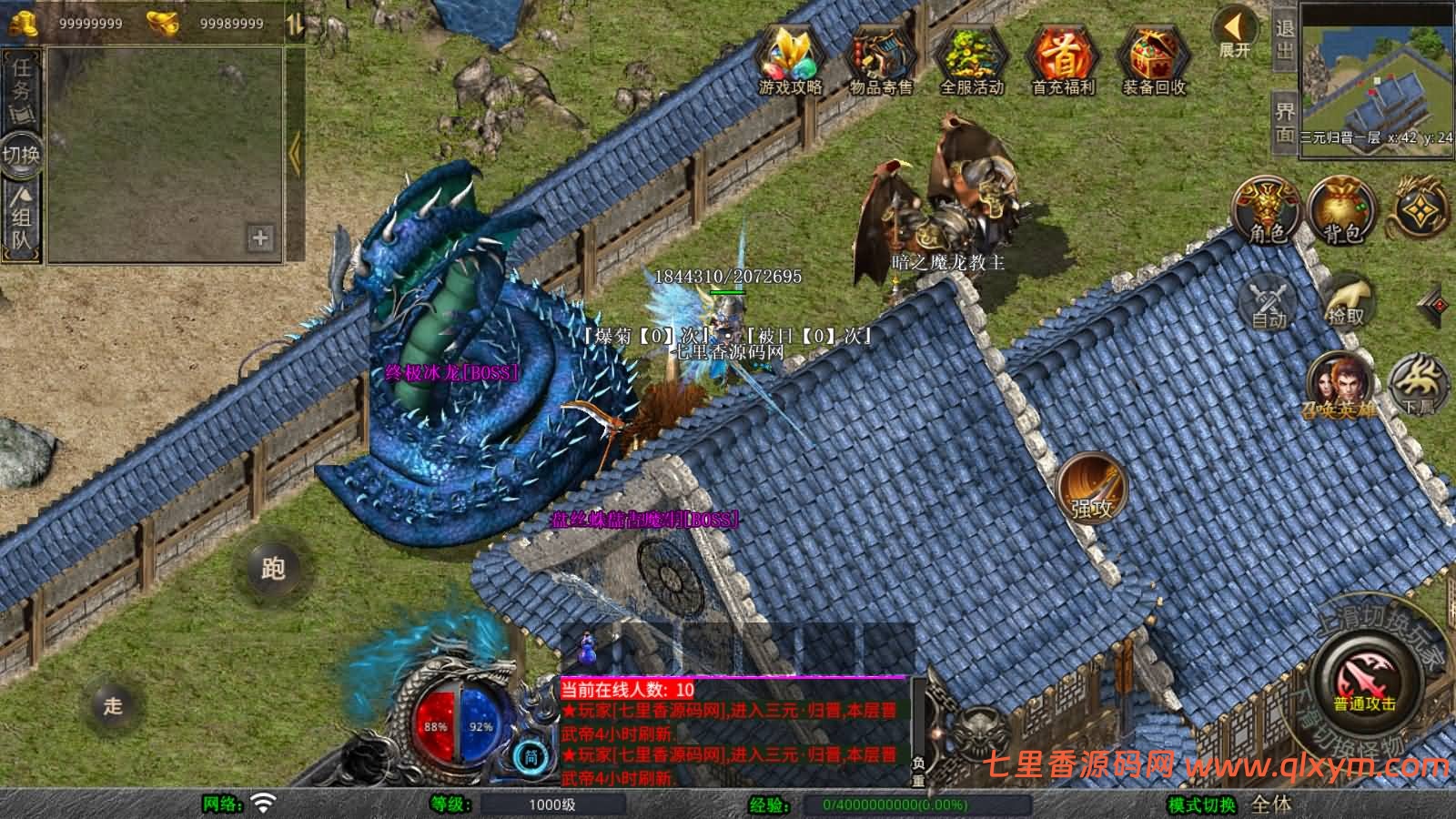Select the 跑 run button
The height and width of the screenshot is (819, 1456).
point(273,569)
